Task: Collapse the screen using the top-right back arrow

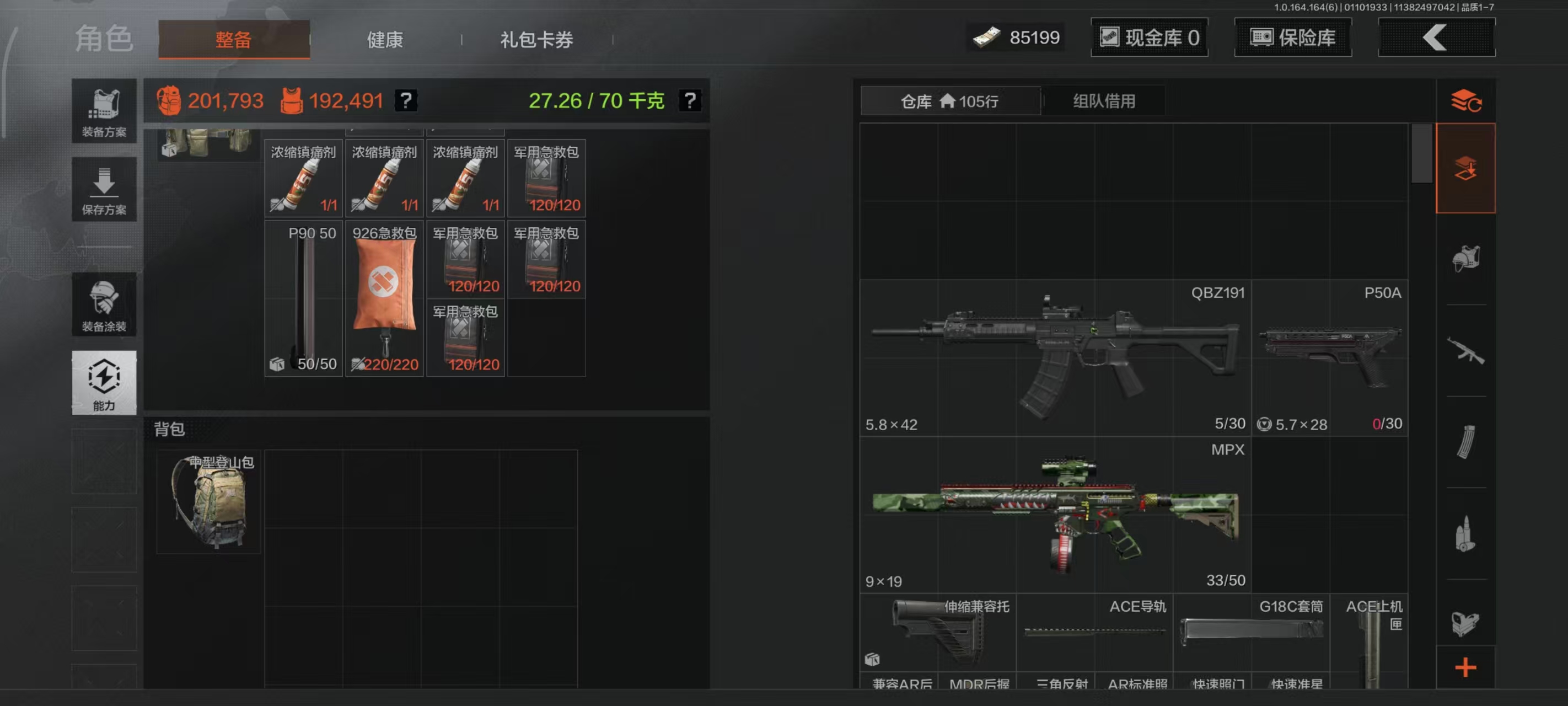Action: click(1437, 37)
